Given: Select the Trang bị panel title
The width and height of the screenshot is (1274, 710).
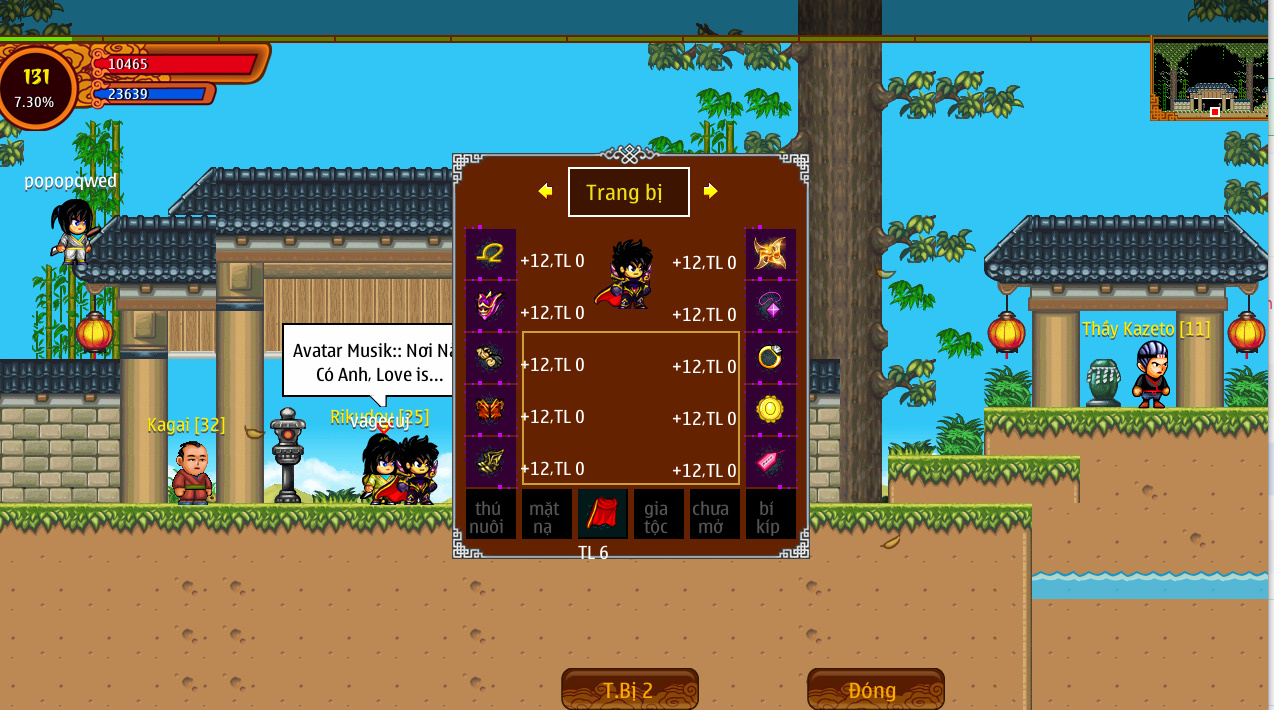Looking at the screenshot, I should click(x=628, y=192).
